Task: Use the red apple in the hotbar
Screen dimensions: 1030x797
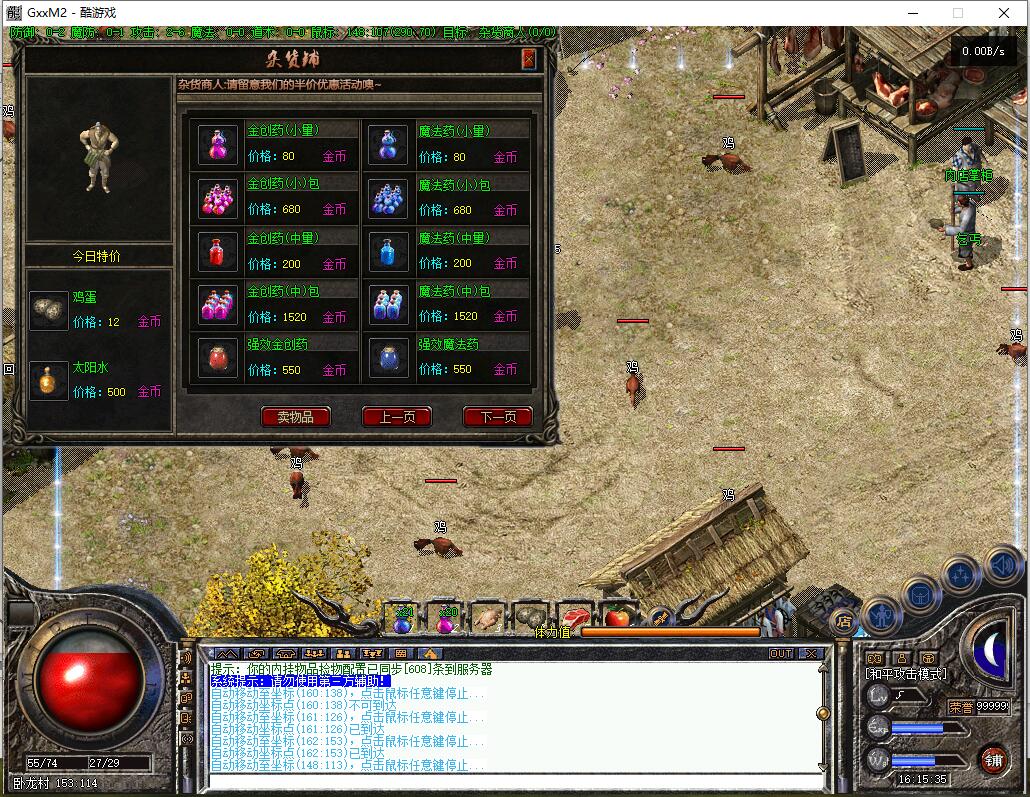Action: point(618,618)
